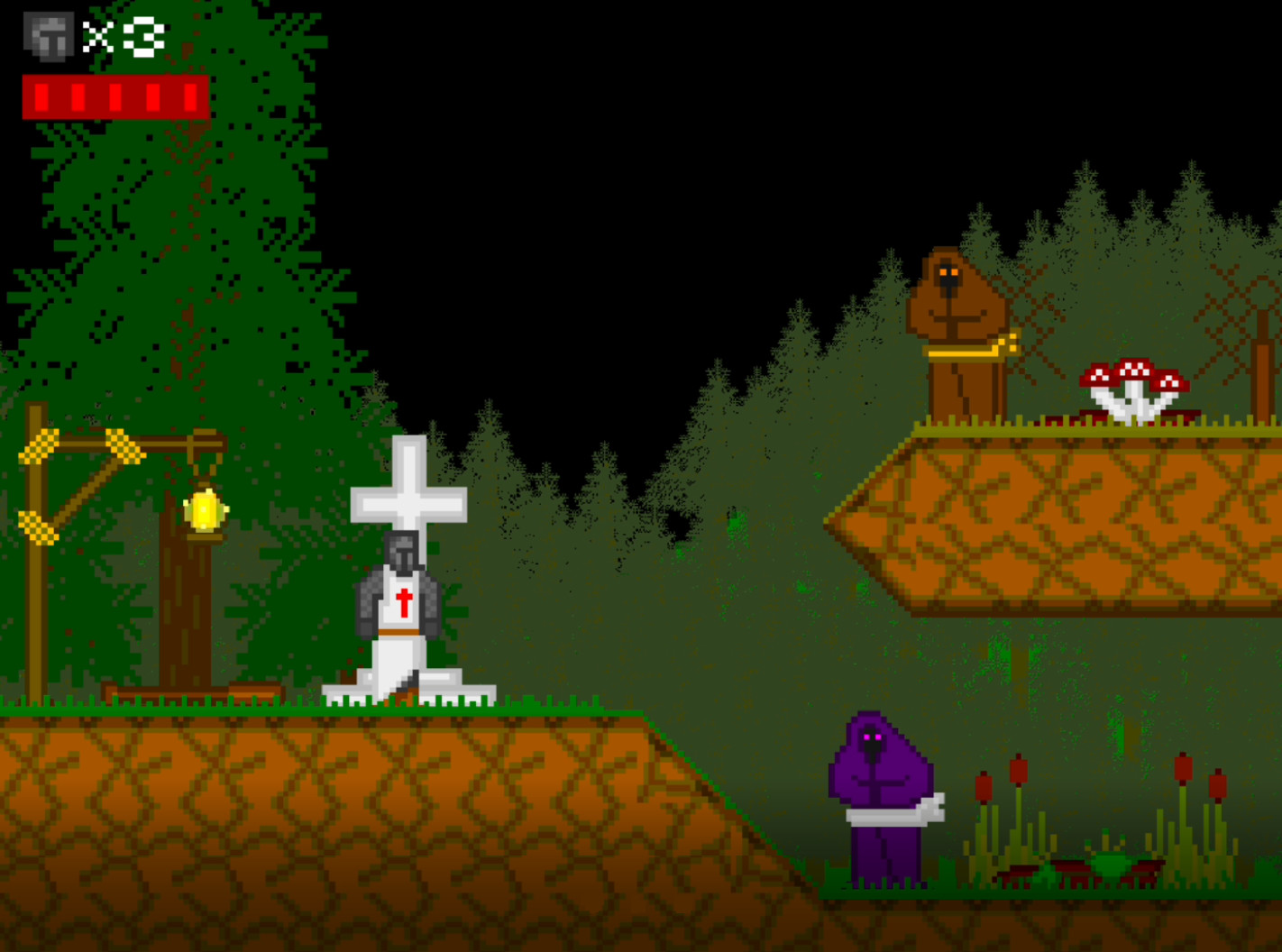This screenshot has height=952, width=1282.
Task: Click the glowing lantern on the gallows
Action: point(205,509)
